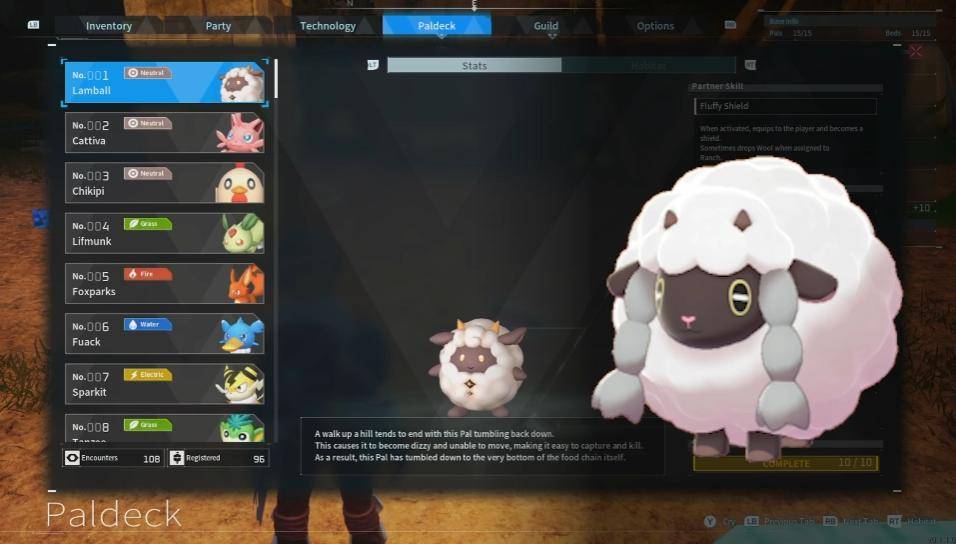Select the Paldeck tab
956x544 pixels.
(436, 26)
